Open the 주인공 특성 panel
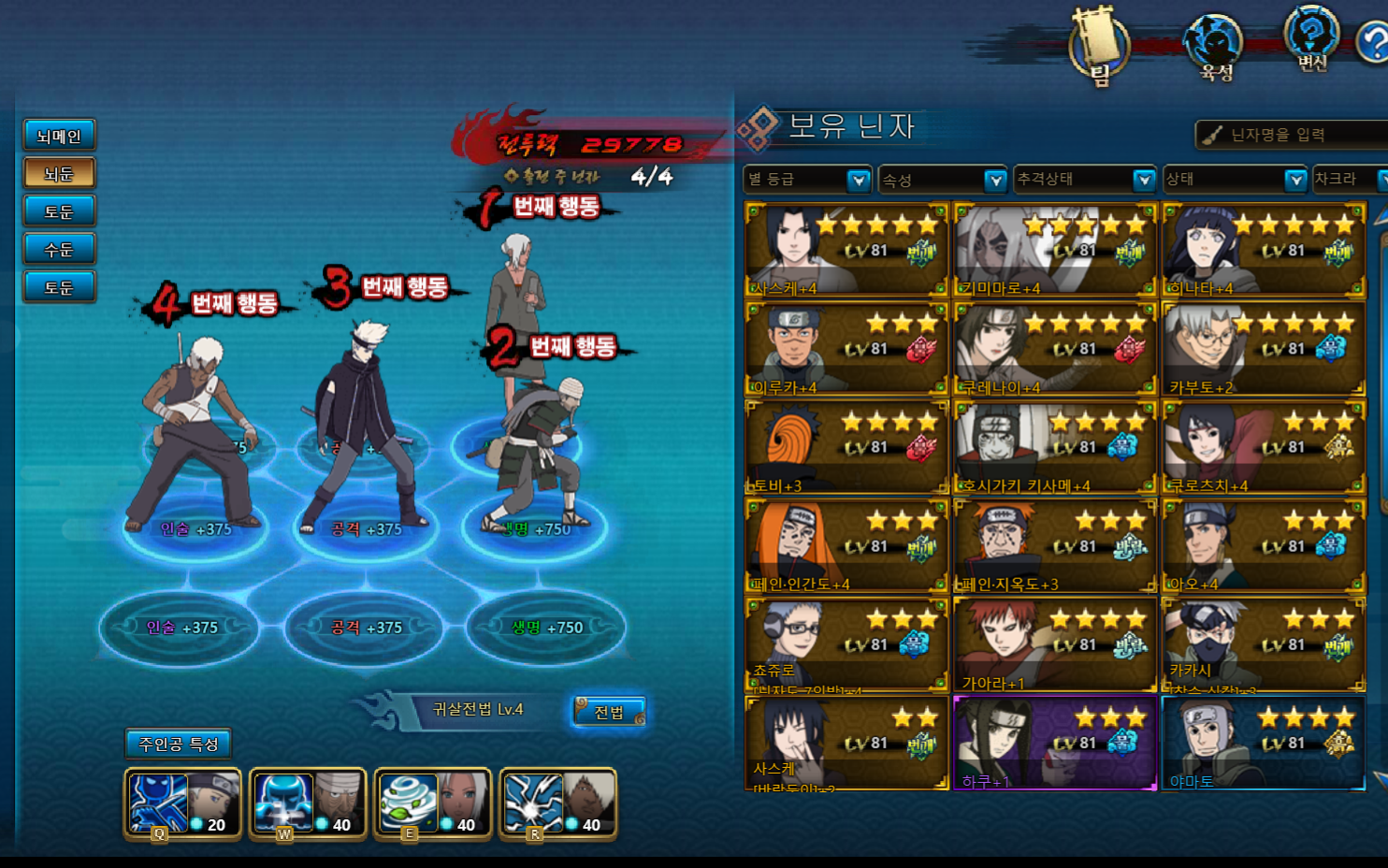The image size is (1388, 868). pyautogui.click(x=178, y=744)
